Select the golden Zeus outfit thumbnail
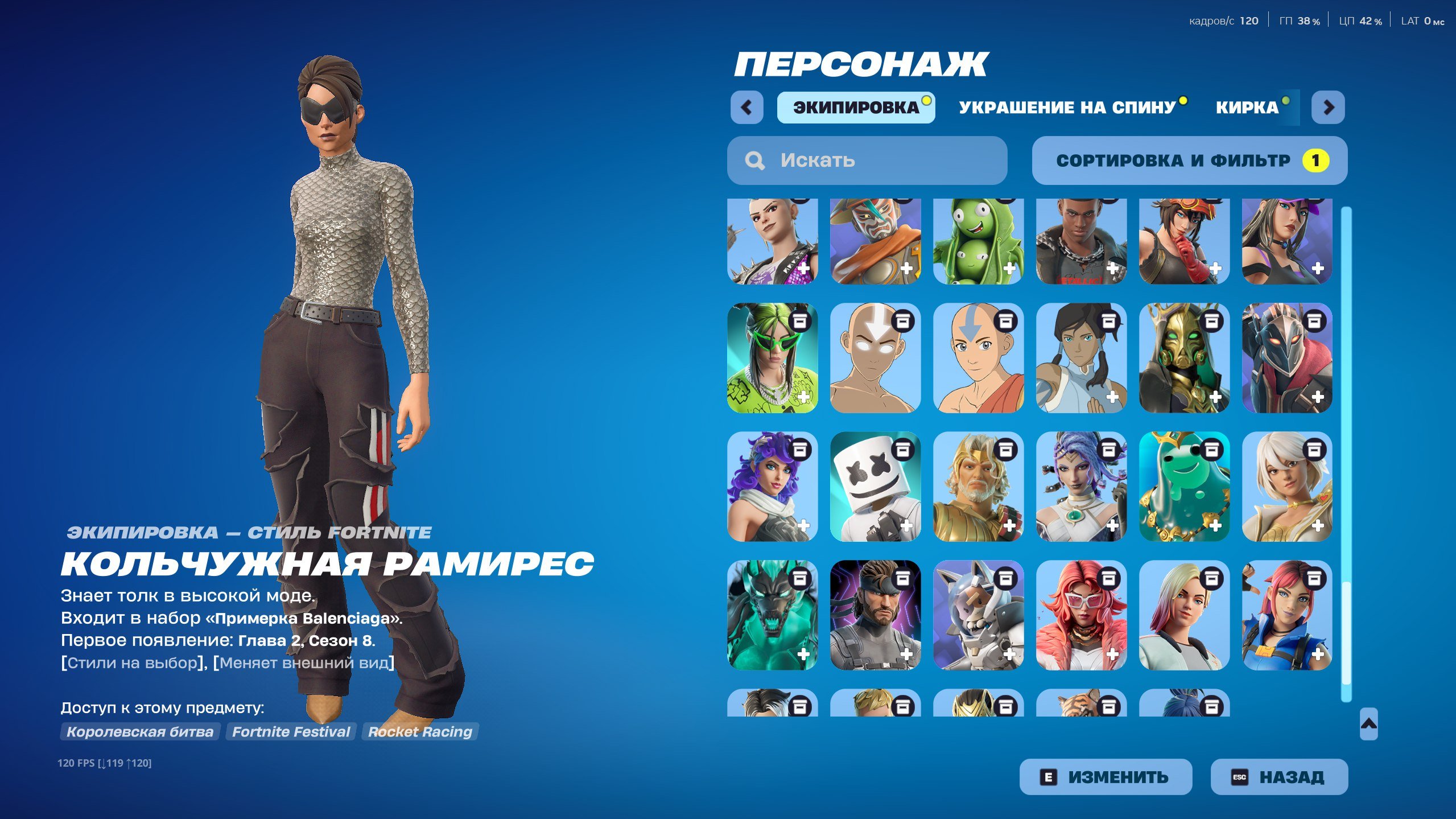Viewport: 1456px width, 819px height. (977, 487)
